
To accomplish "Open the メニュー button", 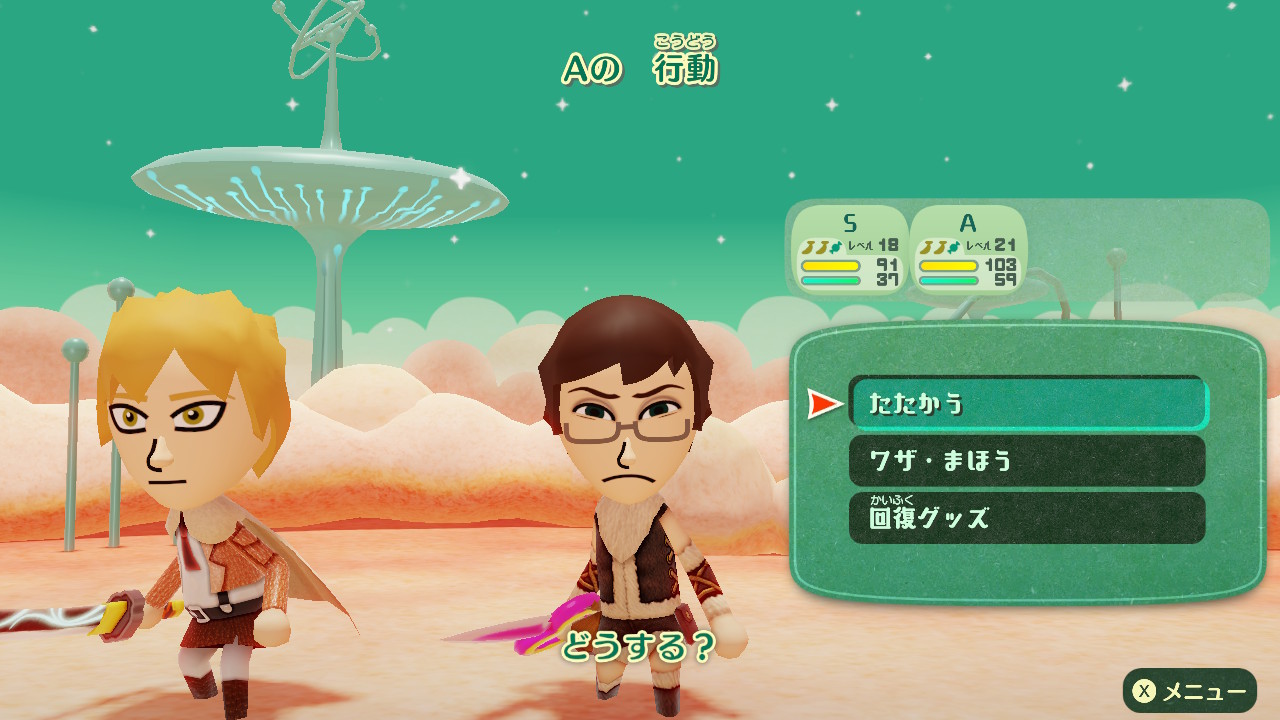I will point(1189,691).
